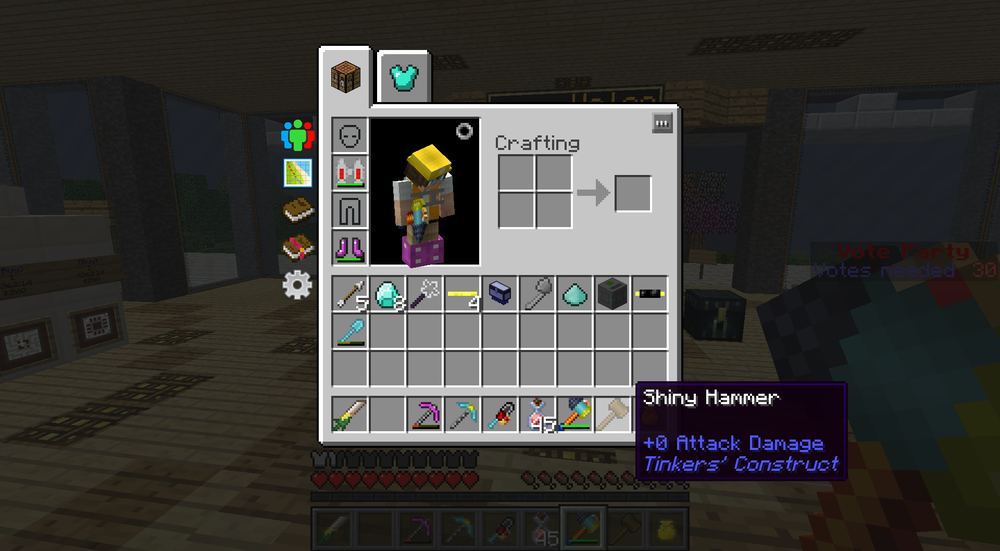
Task: Open the colored players group icon
Action: point(297,134)
